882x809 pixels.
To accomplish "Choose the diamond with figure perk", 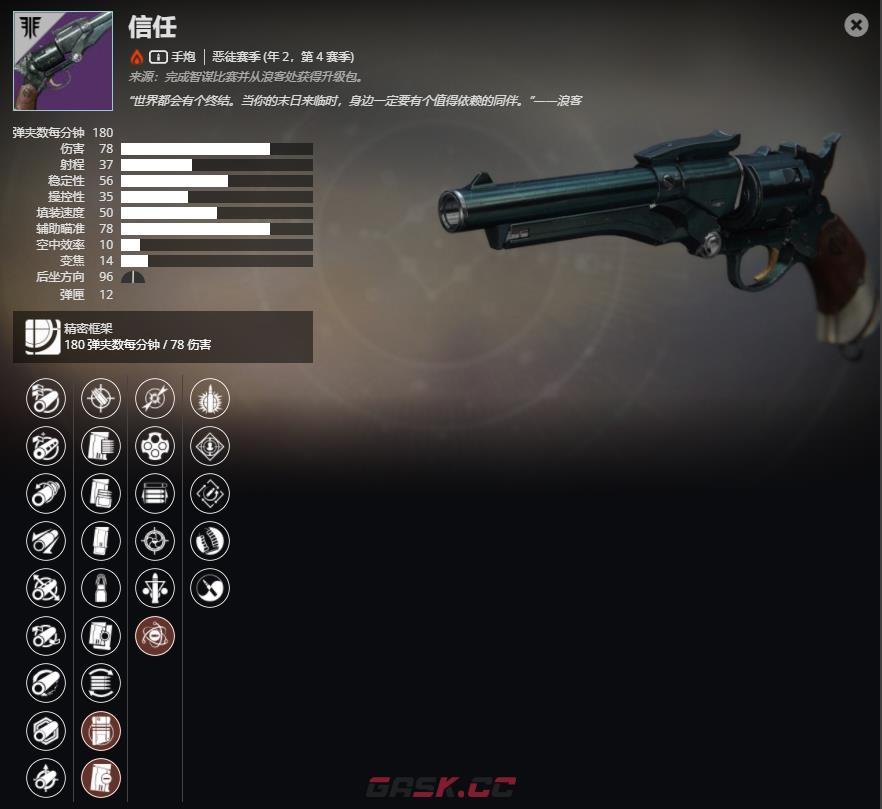I will click(x=210, y=445).
